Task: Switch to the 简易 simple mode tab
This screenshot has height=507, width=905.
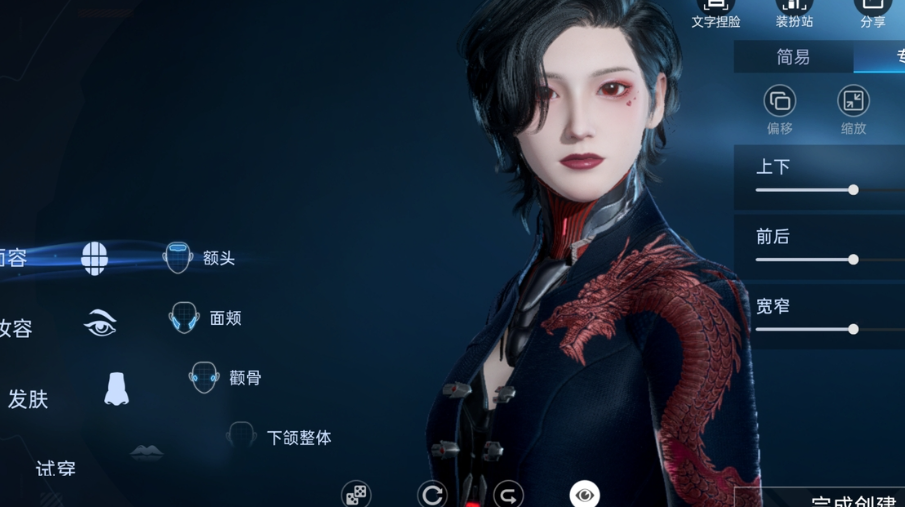Action: pos(793,57)
